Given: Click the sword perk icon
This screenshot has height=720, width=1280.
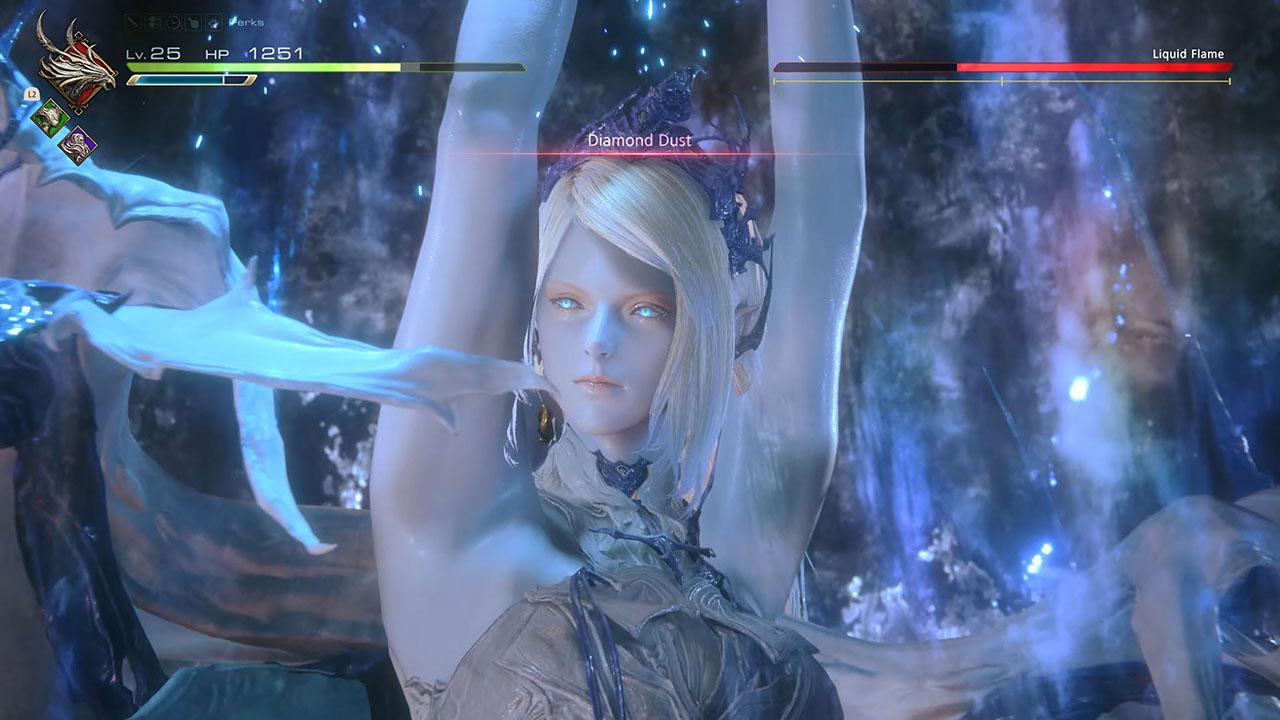Looking at the screenshot, I should point(132,21).
